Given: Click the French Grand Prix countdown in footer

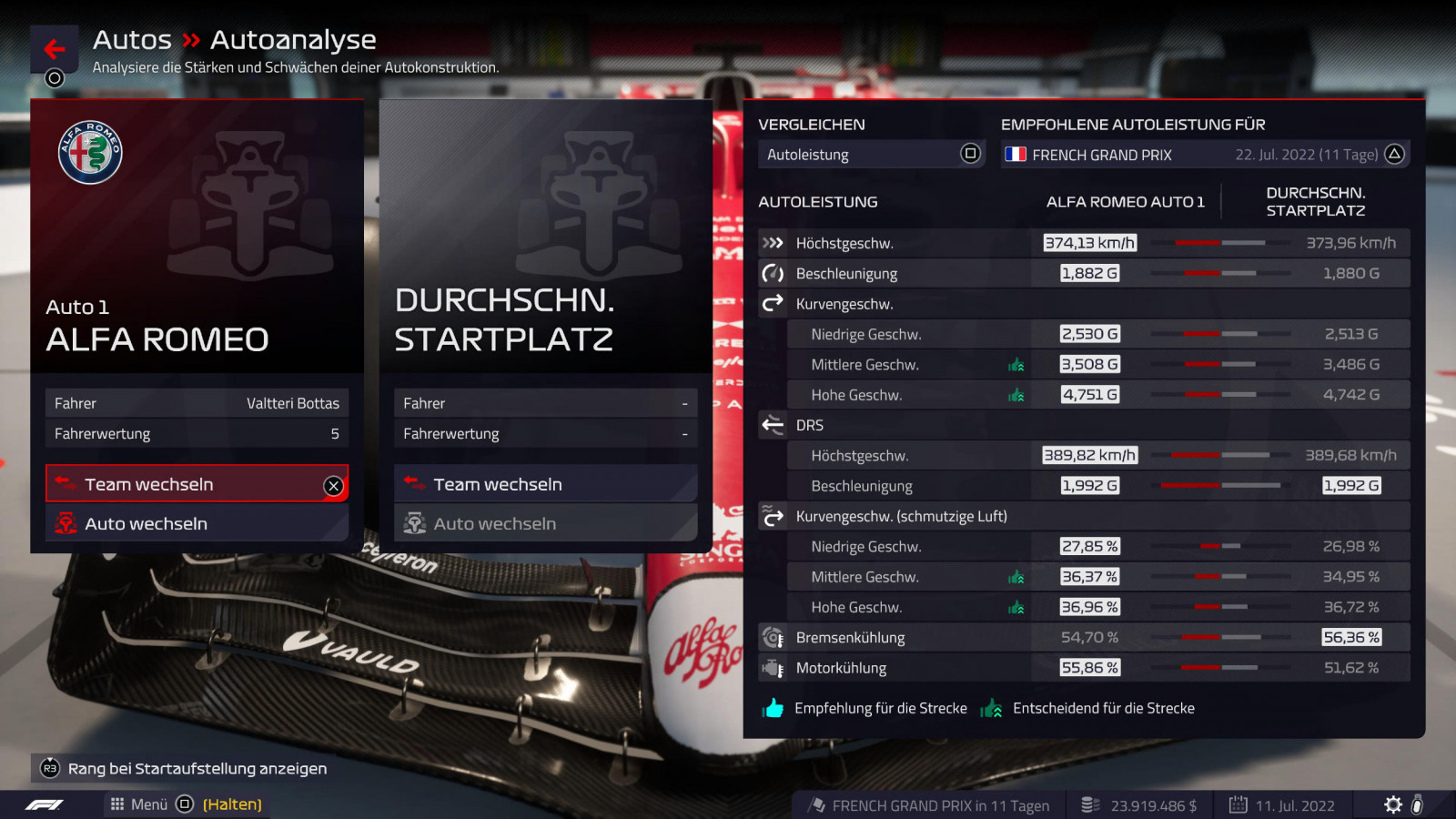Looking at the screenshot, I should 928,805.
